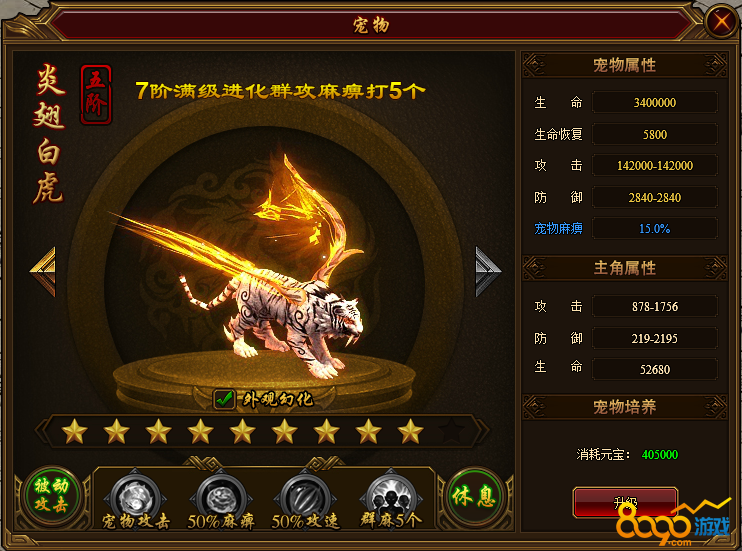
Task: Show the previous pet with left arrow
Action: tap(43, 270)
